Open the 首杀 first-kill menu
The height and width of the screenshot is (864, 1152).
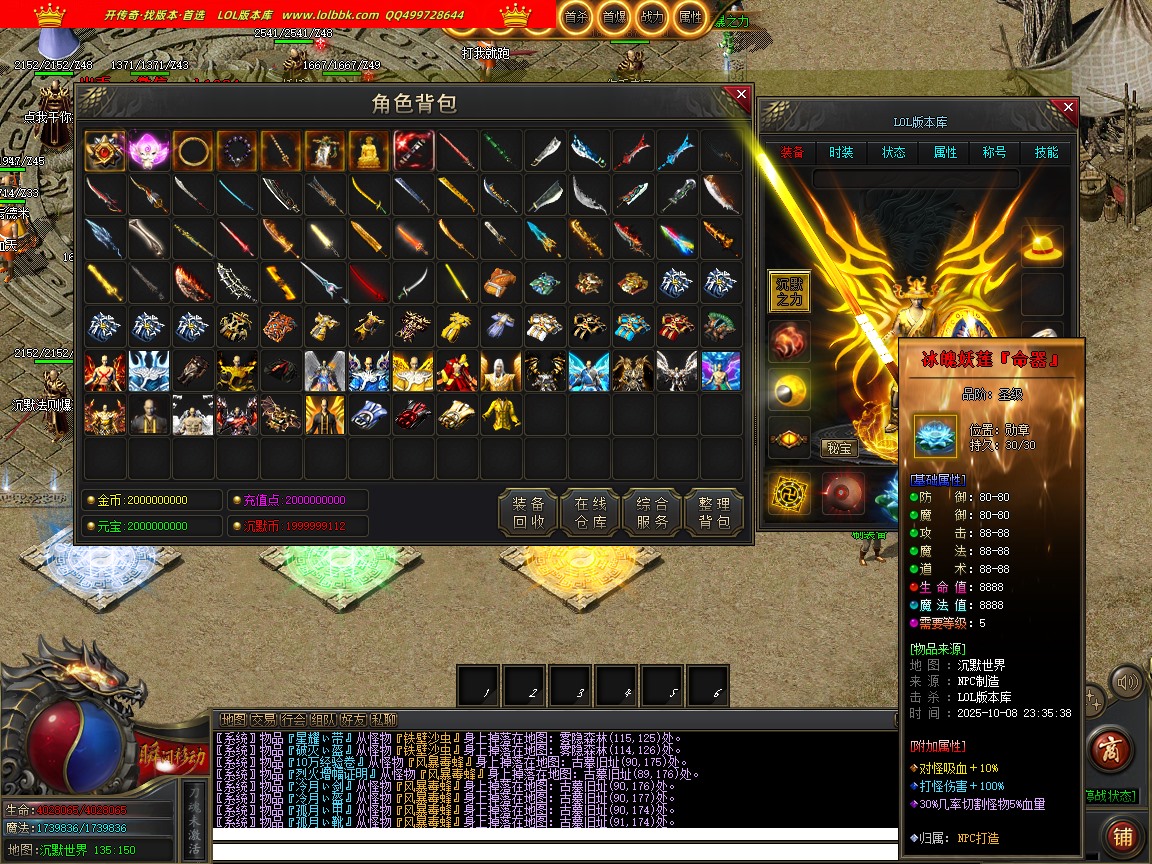(x=575, y=16)
